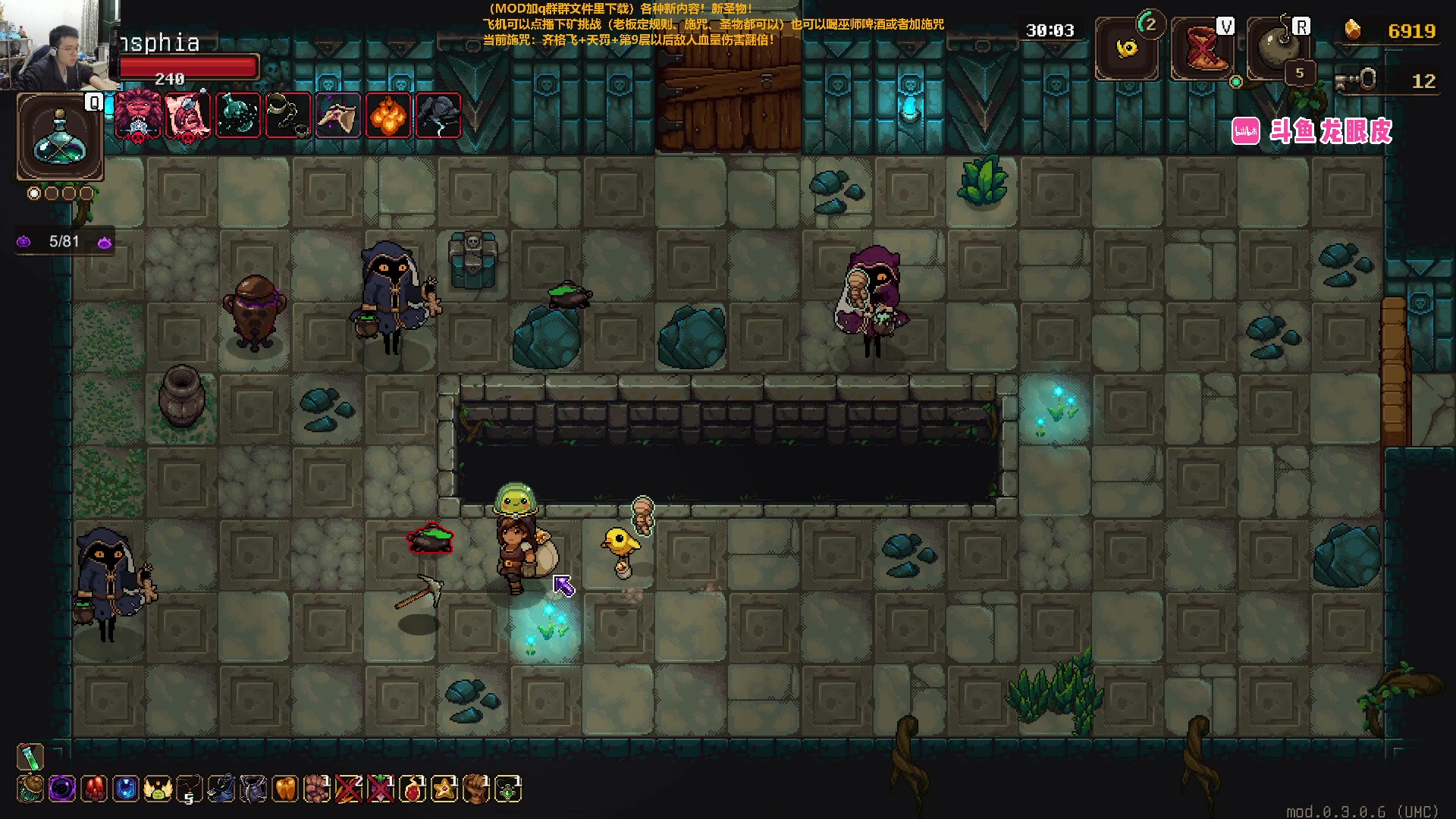Select the green emerald amulet relic
This screenshot has width=1456, height=819.
[x=508, y=790]
